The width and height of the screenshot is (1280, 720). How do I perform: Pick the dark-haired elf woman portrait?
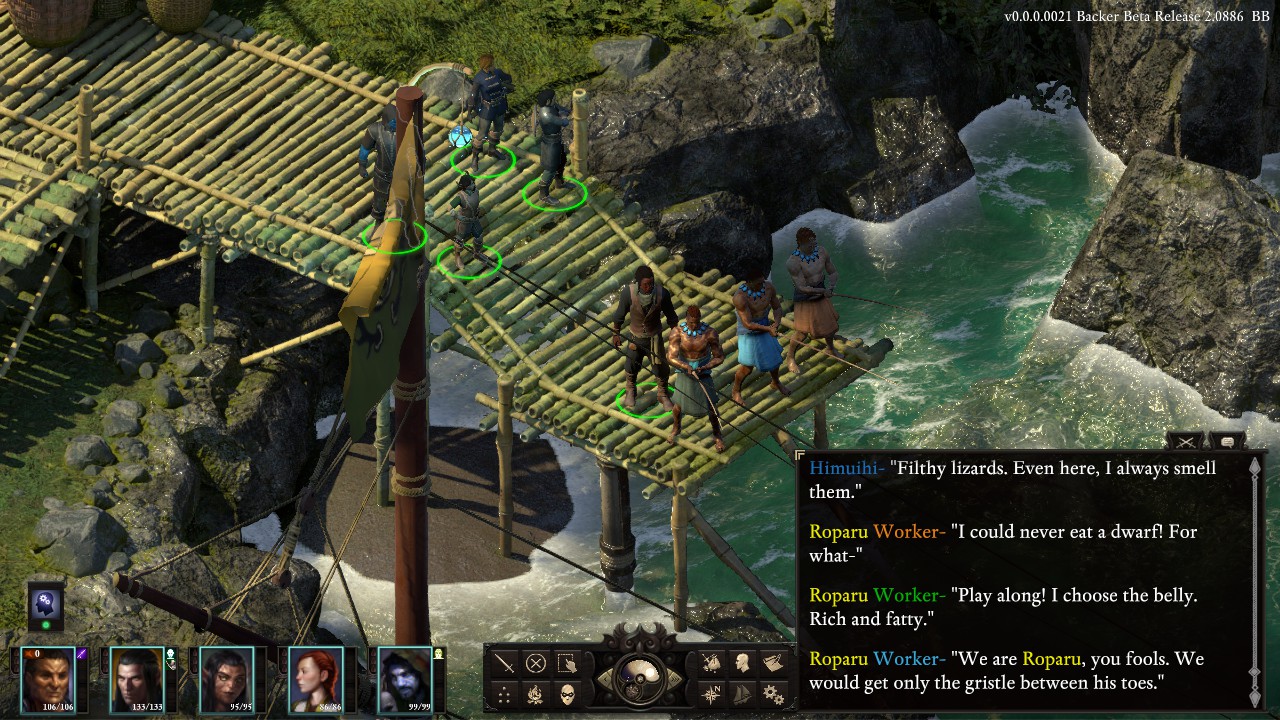pyautogui.click(x=227, y=677)
